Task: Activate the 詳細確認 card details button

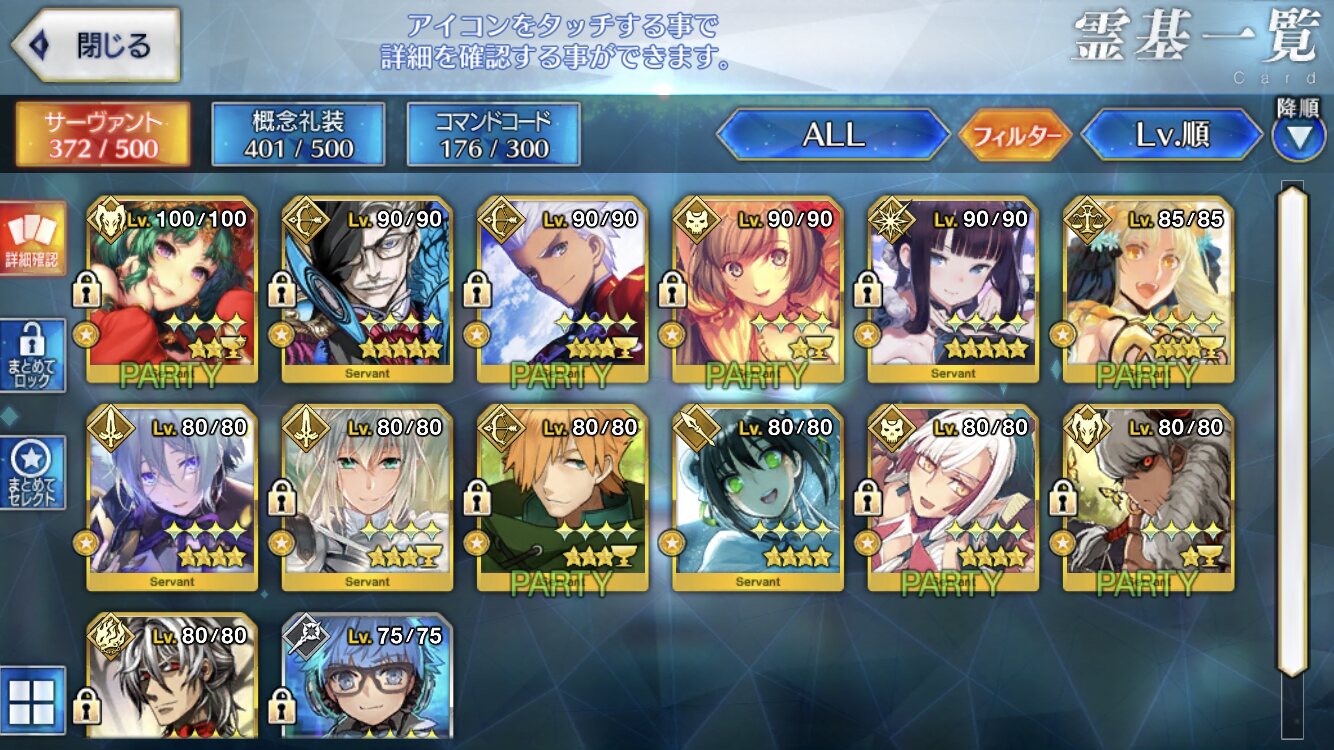Action: [x=32, y=238]
